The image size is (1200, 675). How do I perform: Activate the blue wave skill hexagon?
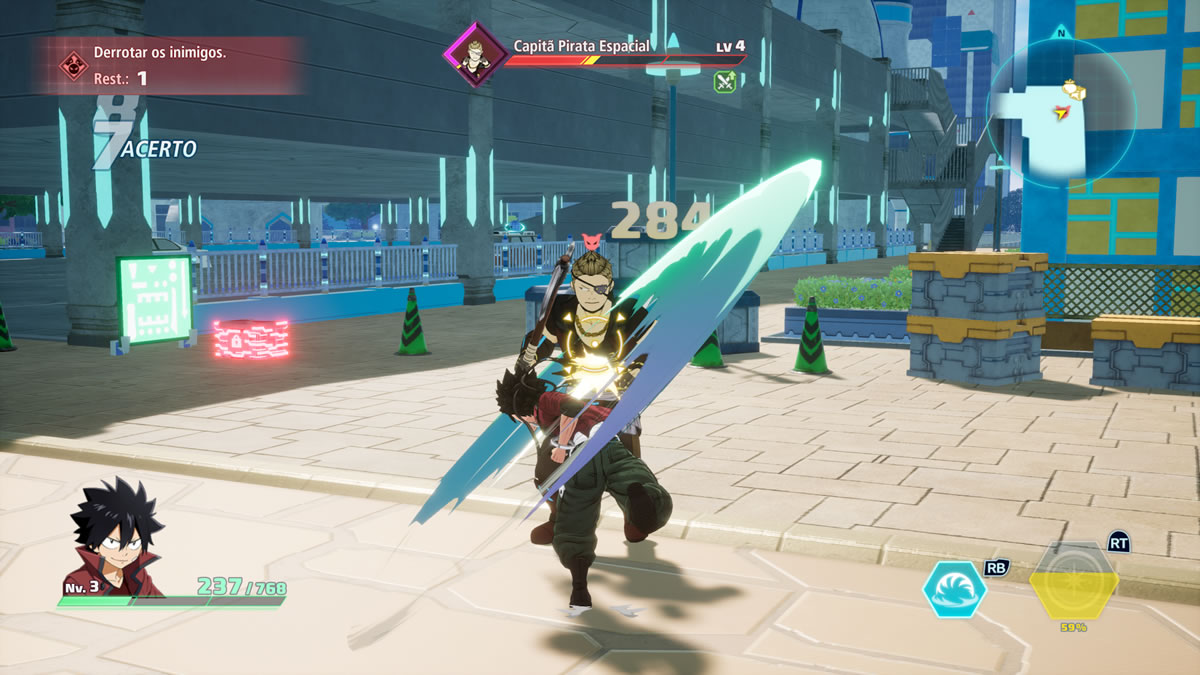coord(954,589)
